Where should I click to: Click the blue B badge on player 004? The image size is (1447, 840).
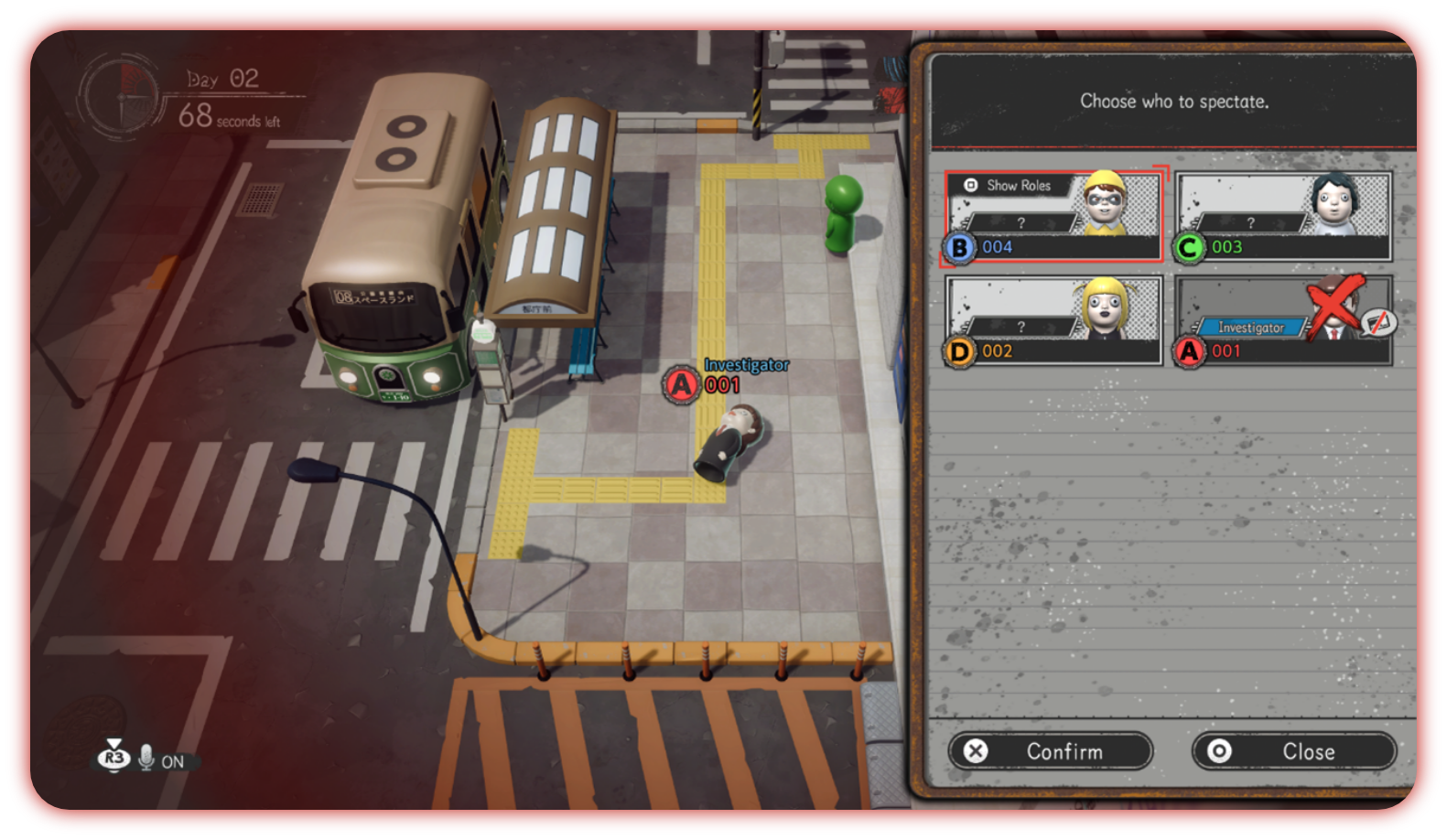pyautogui.click(x=959, y=247)
